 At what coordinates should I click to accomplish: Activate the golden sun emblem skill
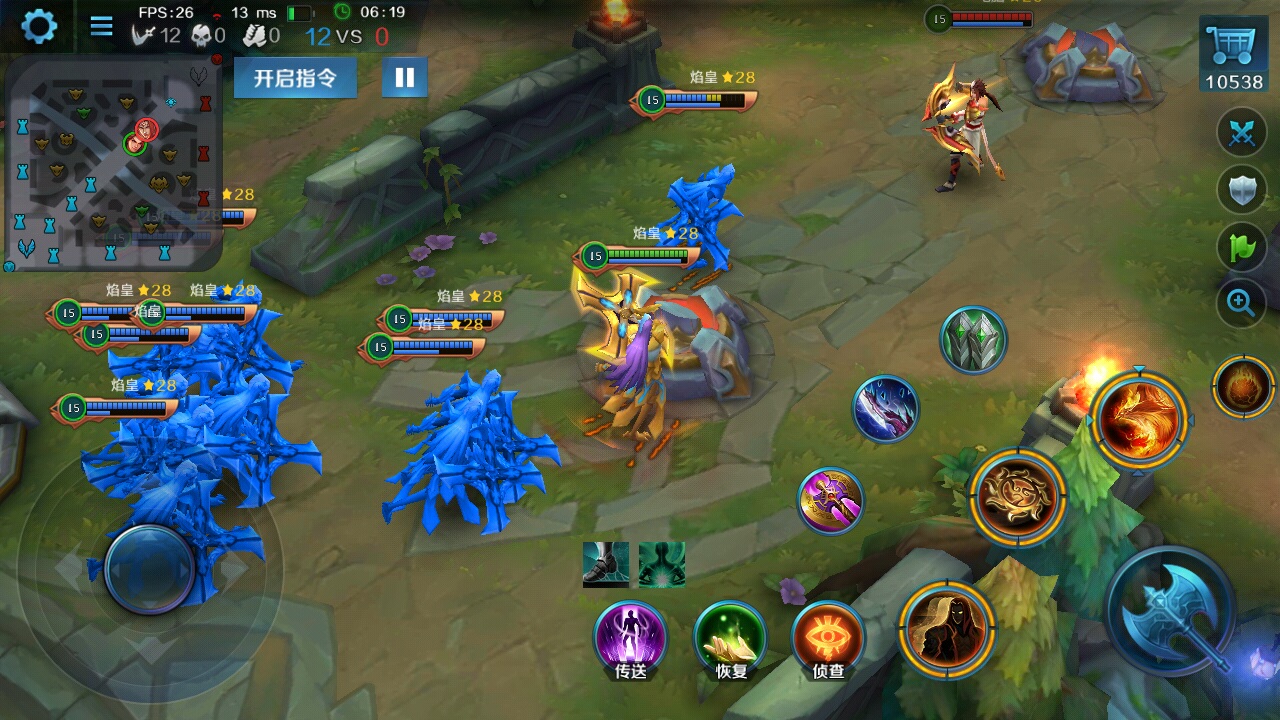1017,497
